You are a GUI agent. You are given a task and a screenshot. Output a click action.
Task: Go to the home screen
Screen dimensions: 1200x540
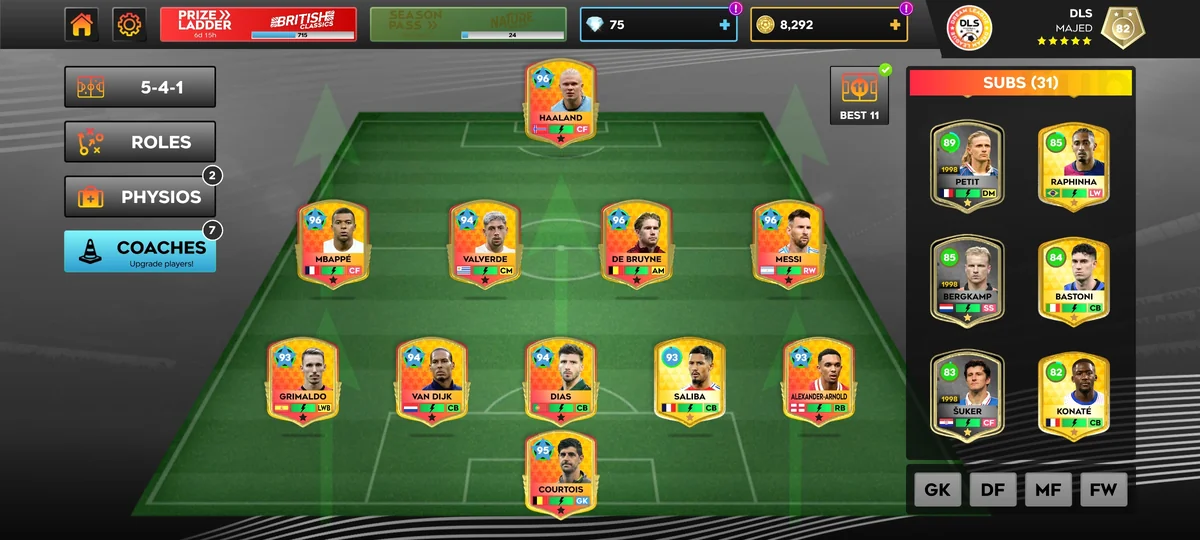click(82, 25)
